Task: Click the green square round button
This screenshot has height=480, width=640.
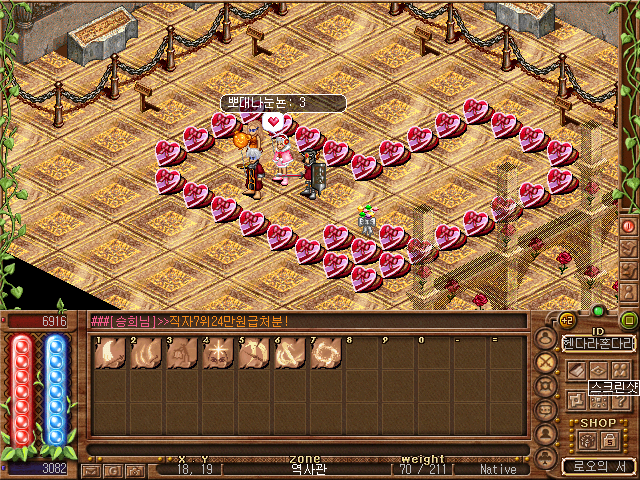Action: click(629, 320)
